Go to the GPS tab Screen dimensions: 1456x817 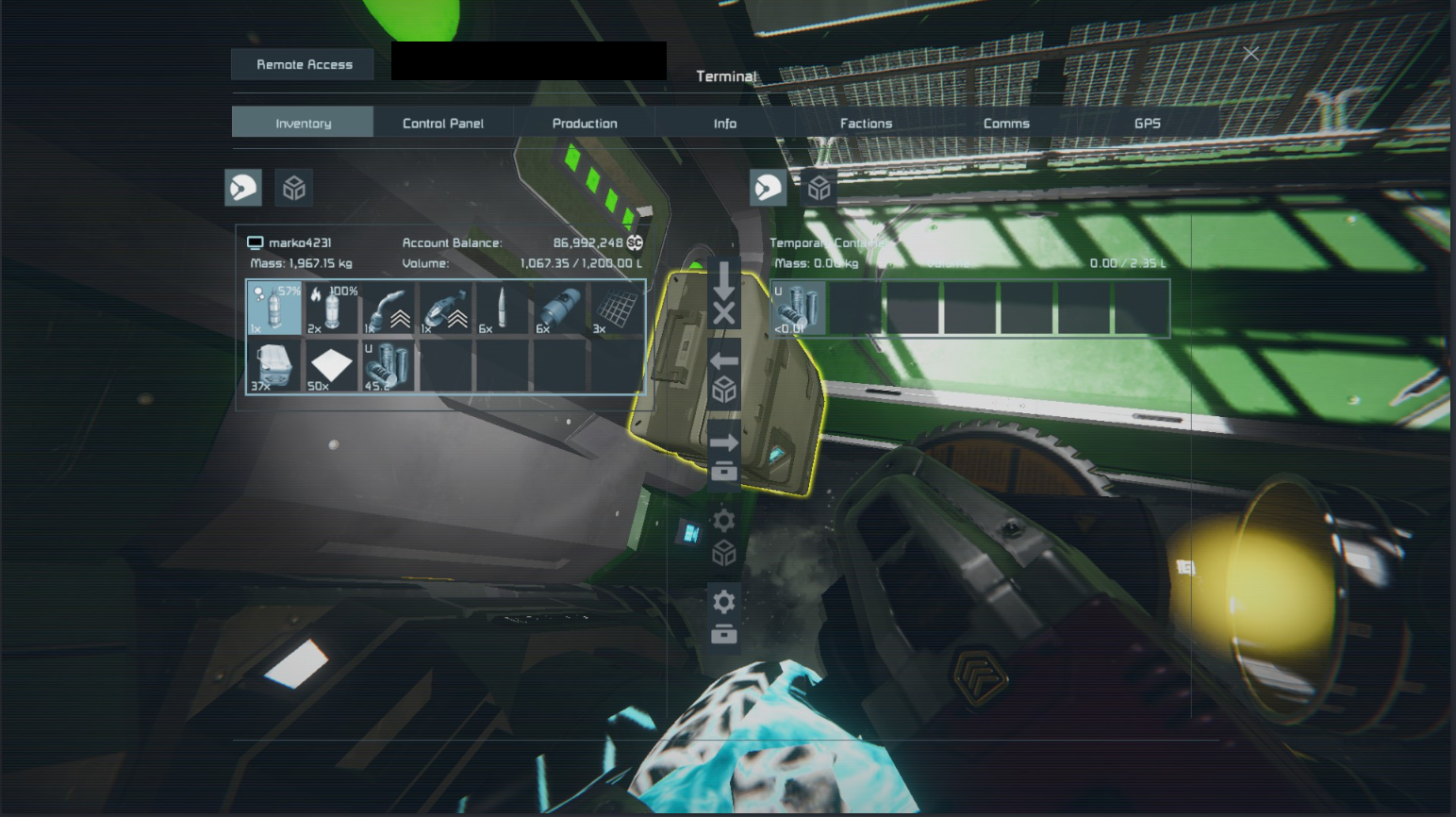coord(1147,123)
